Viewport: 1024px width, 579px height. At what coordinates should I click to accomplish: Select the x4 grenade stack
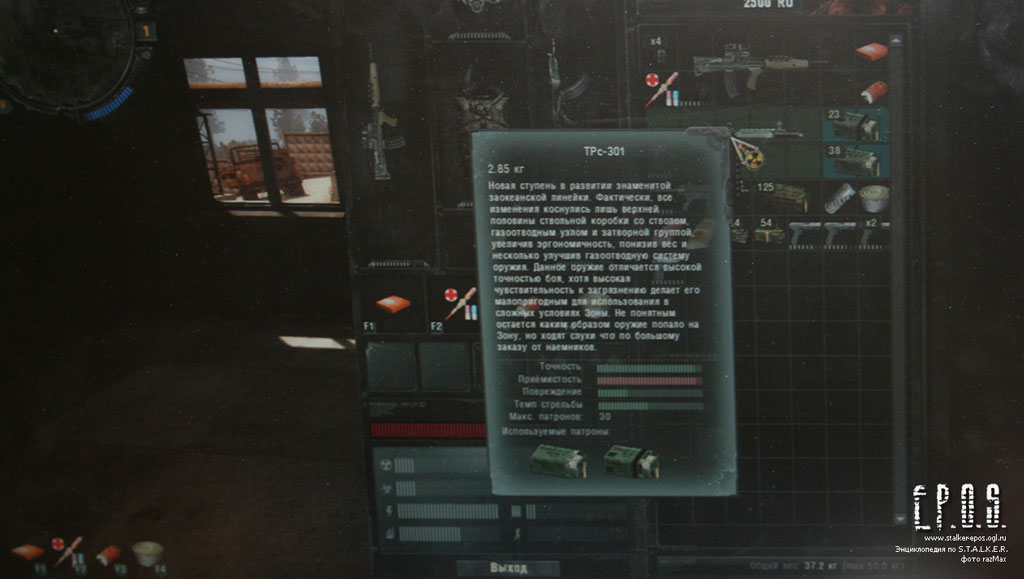[x=659, y=50]
